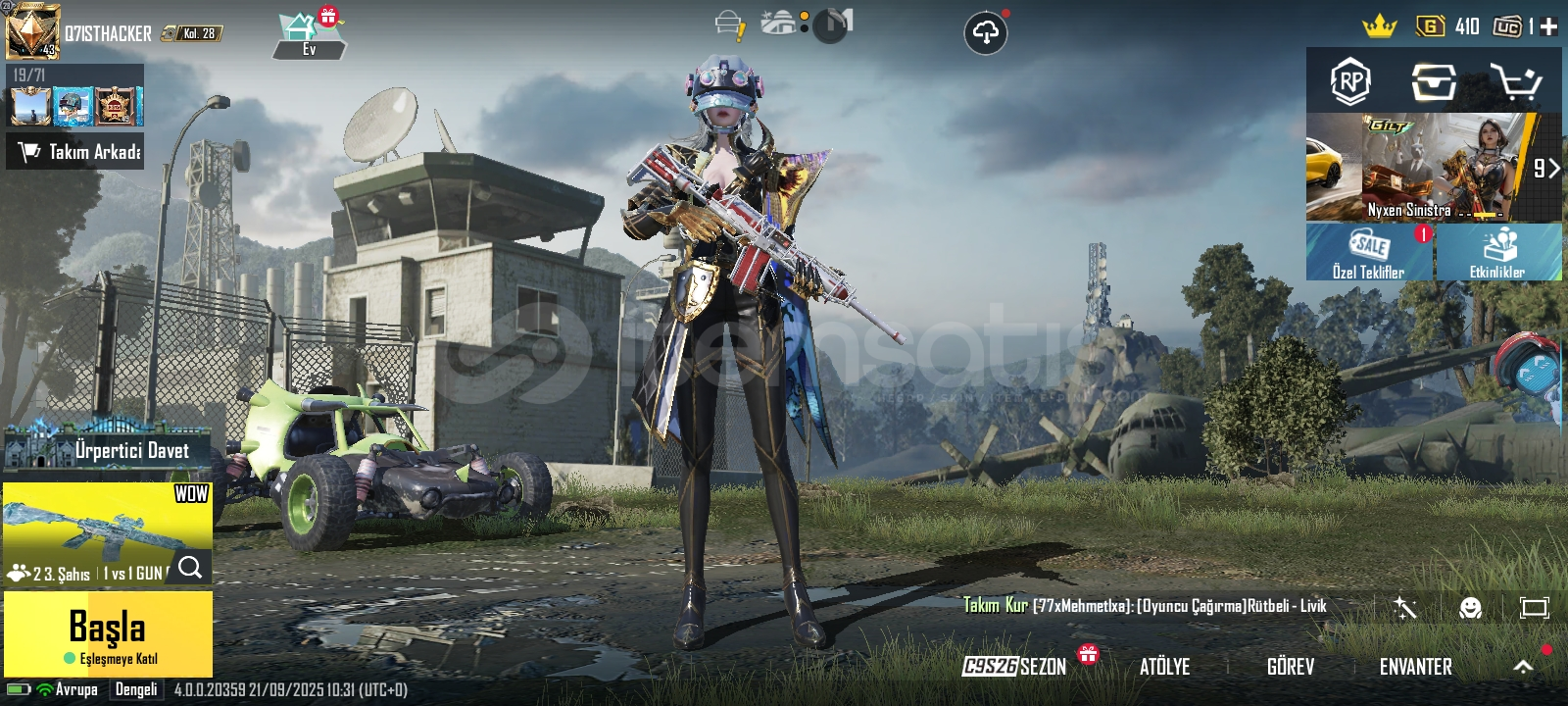The height and width of the screenshot is (706, 1568).
Task: Open the Takım Arkadaşı teammate finder
Action: click(75, 151)
